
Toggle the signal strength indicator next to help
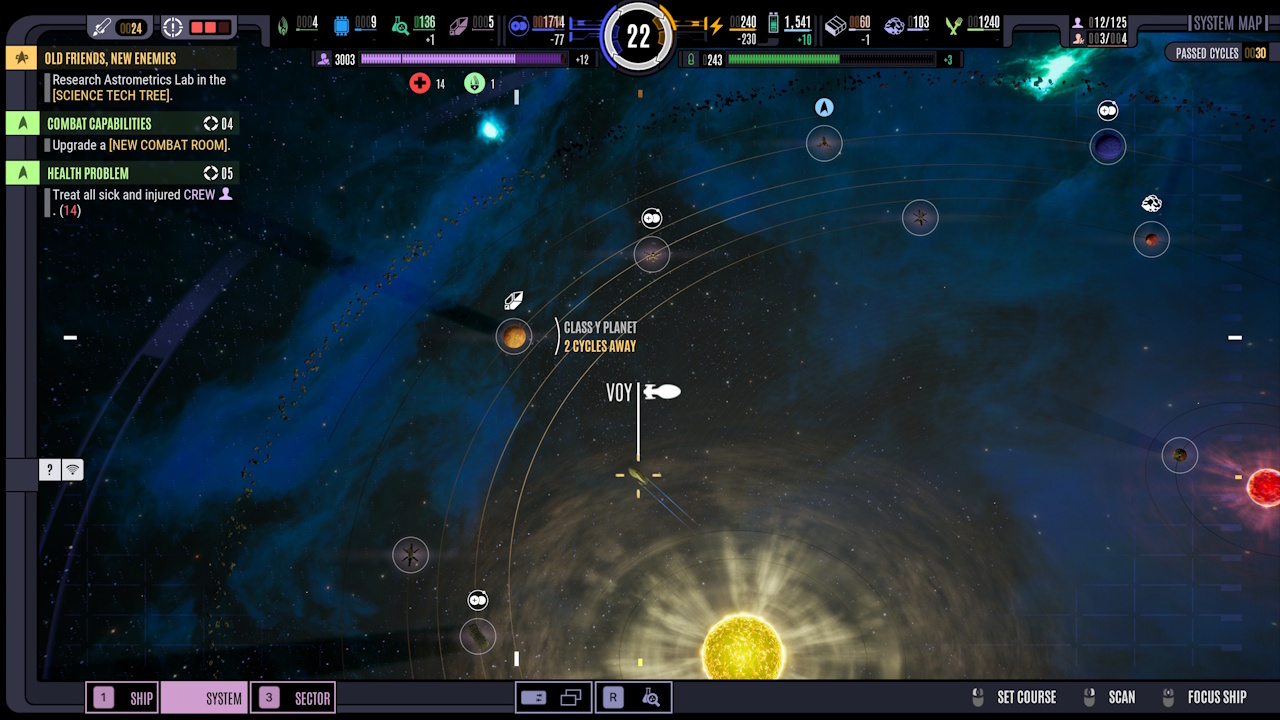click(71, 469)
